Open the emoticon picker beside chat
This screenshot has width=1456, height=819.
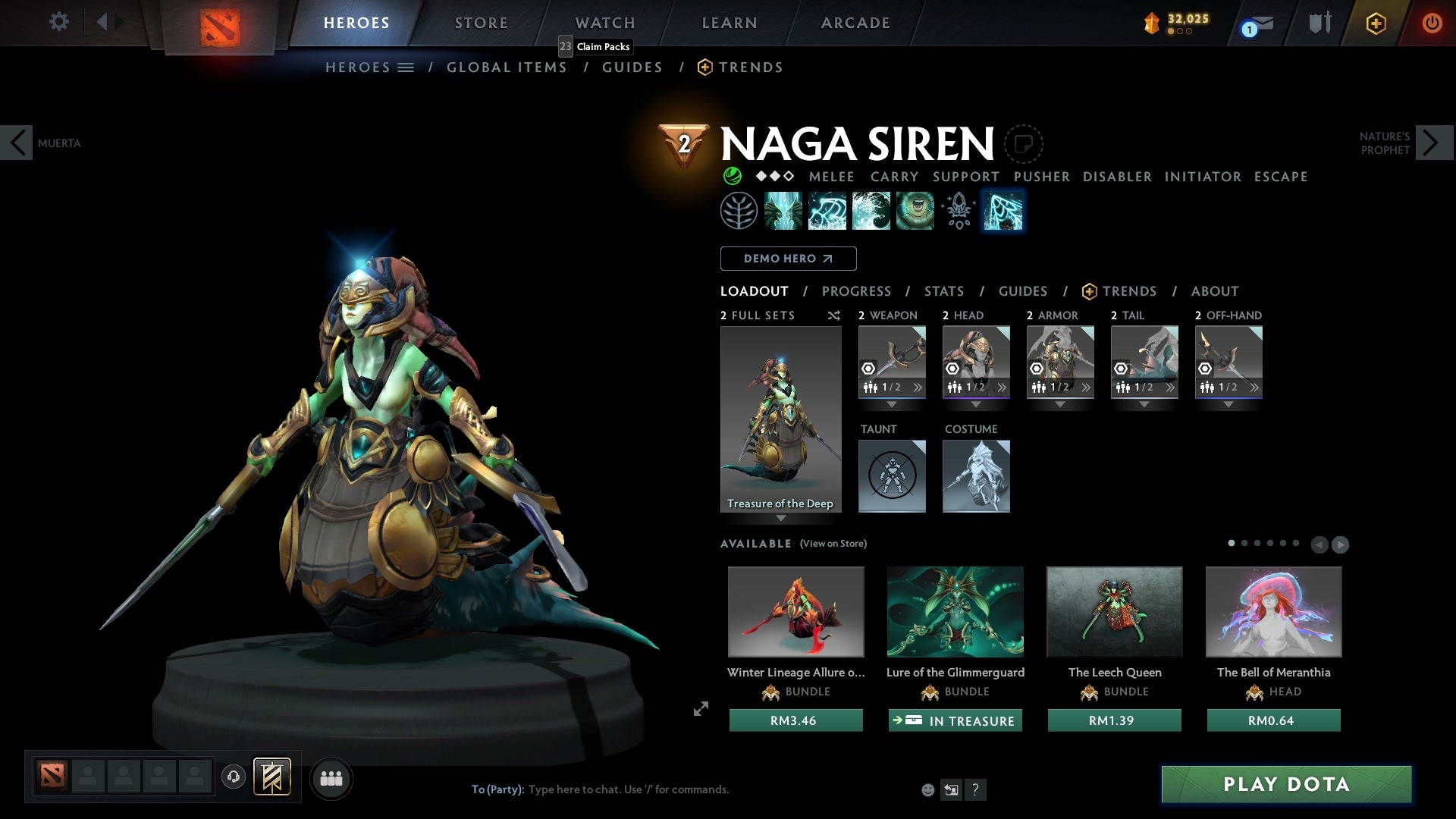(x=927, y=789)
